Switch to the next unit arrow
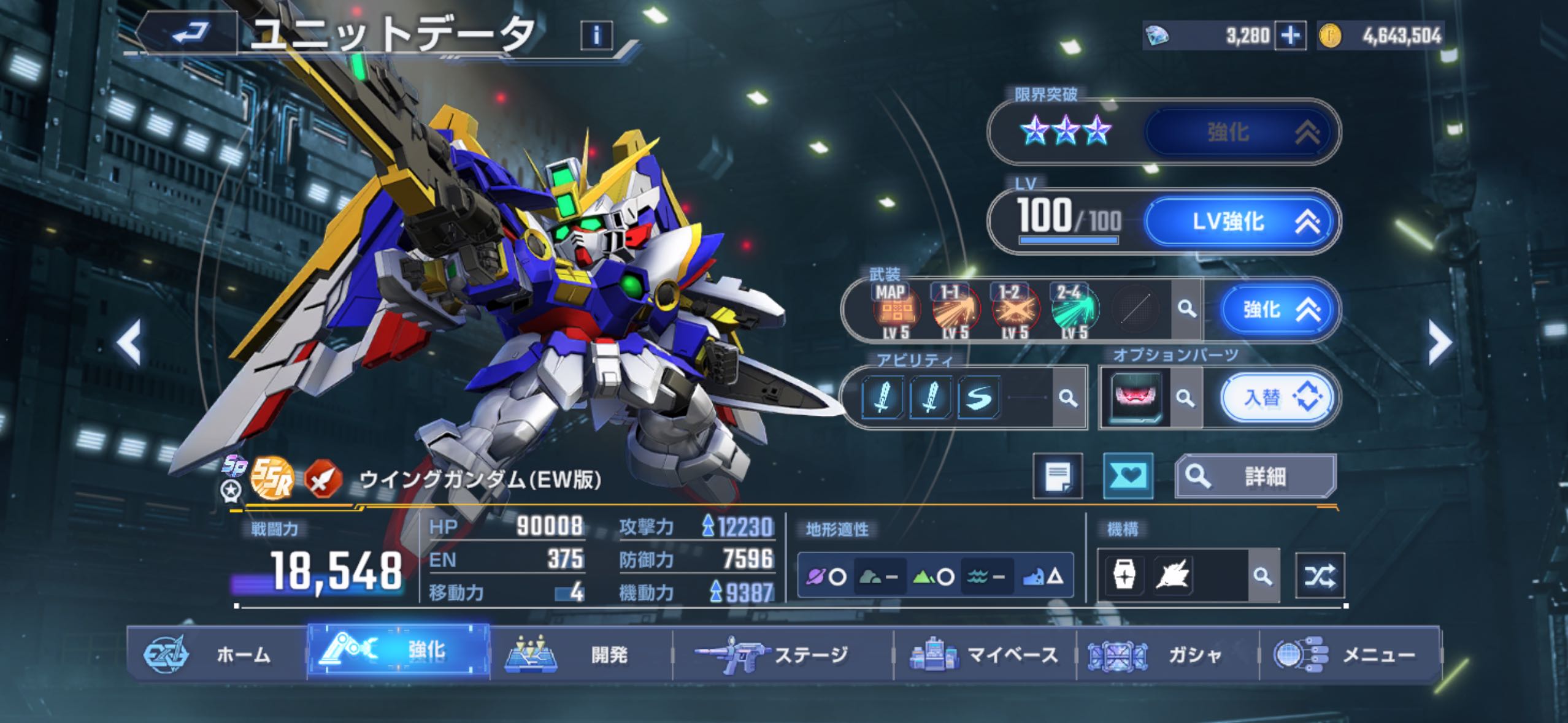 [x=1439, y=343]
